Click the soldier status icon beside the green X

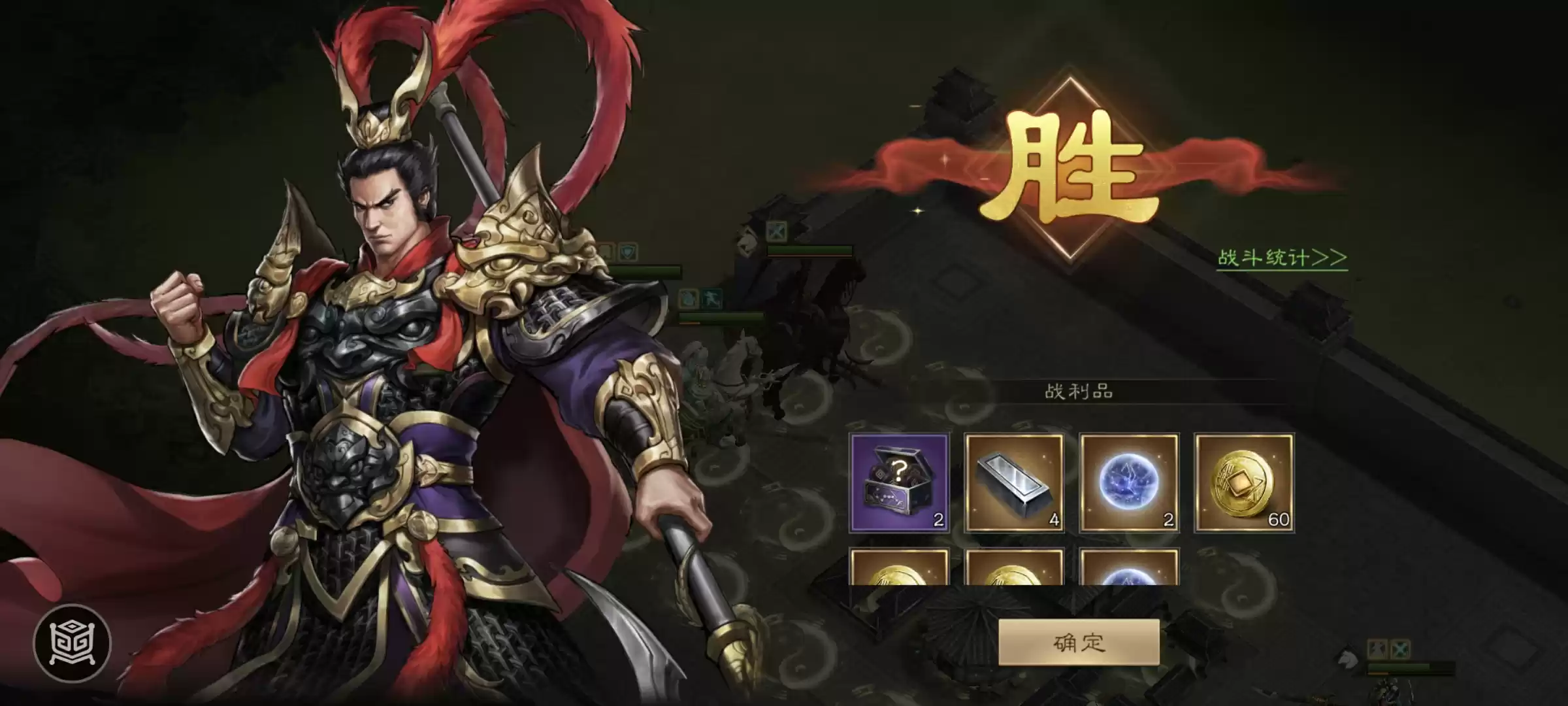pos(1377,648)
